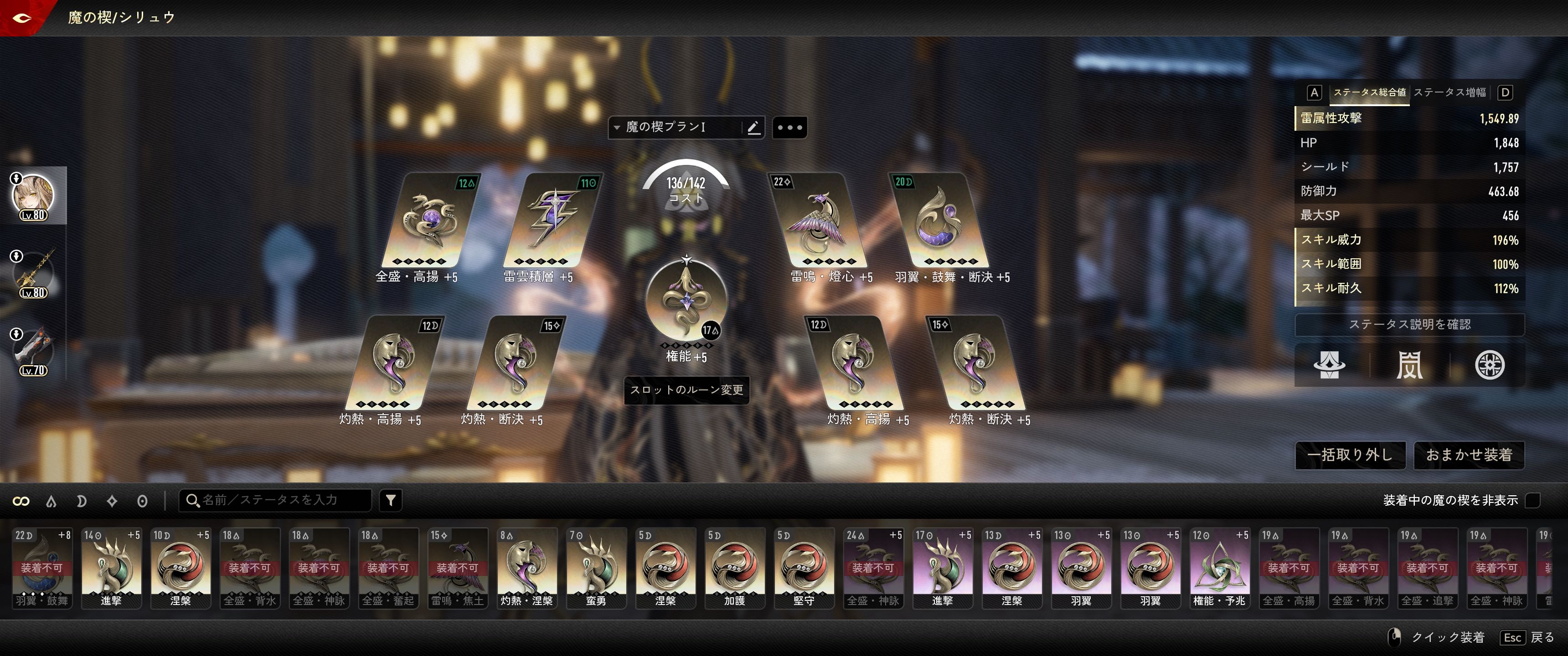Click the central 権能 +5 wedge
This screenshot has height=656, width=1568.
[686, 299]
